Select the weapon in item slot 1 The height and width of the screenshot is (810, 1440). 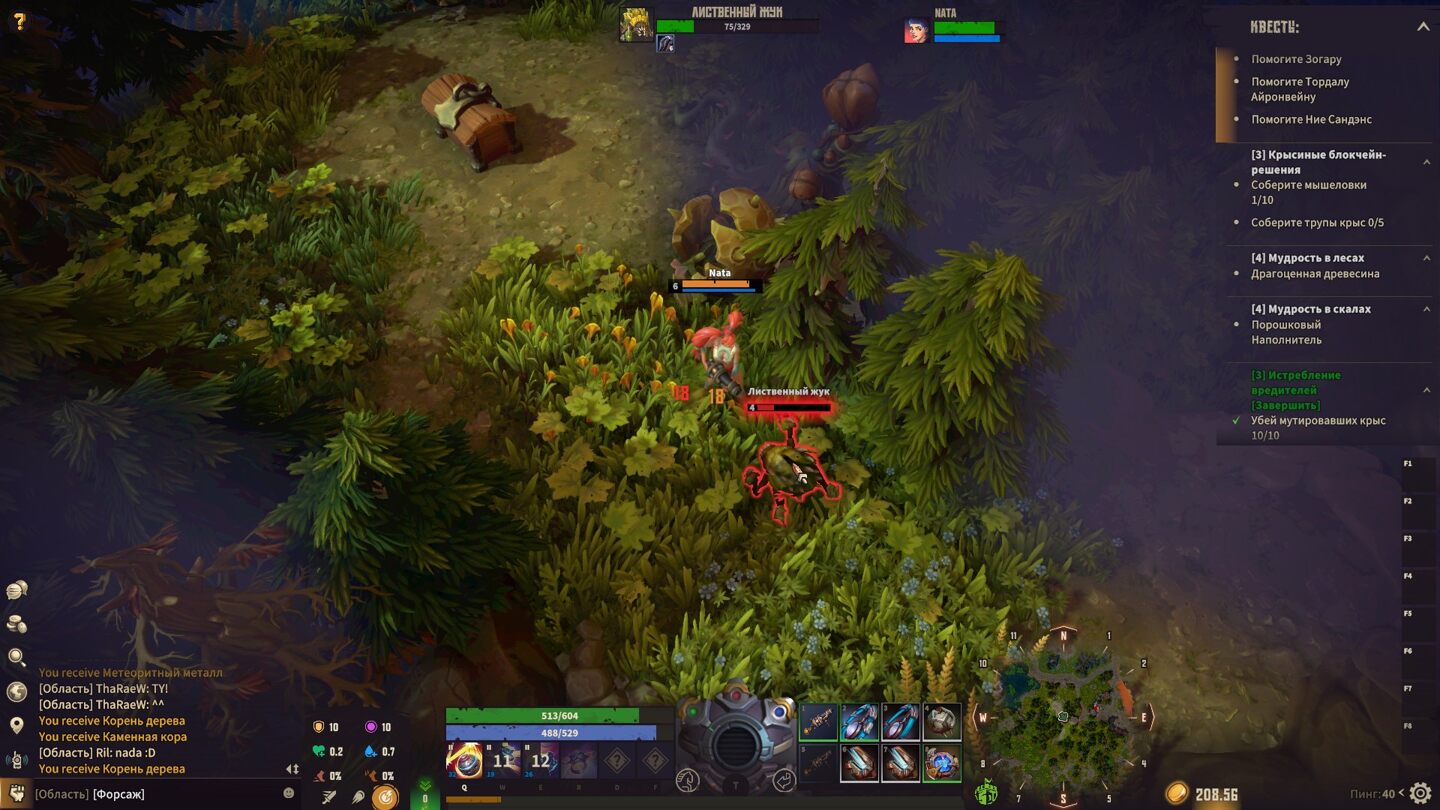click(819, 722)
